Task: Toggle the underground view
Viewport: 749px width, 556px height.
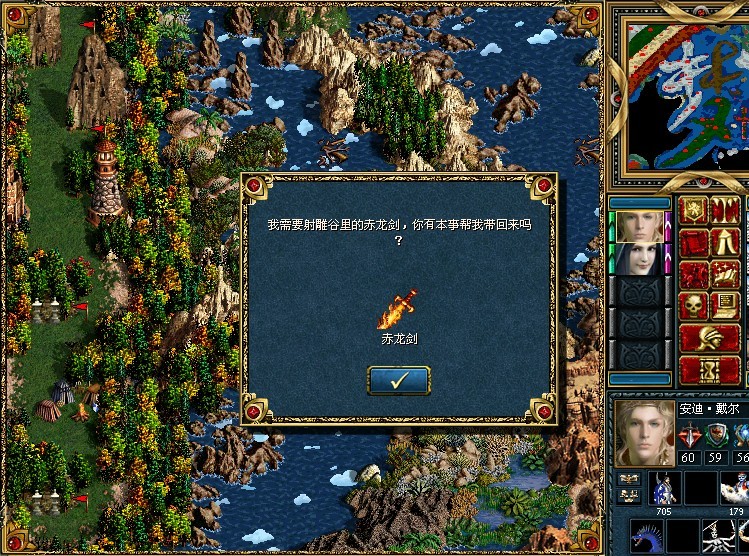Action: [726, 212]
